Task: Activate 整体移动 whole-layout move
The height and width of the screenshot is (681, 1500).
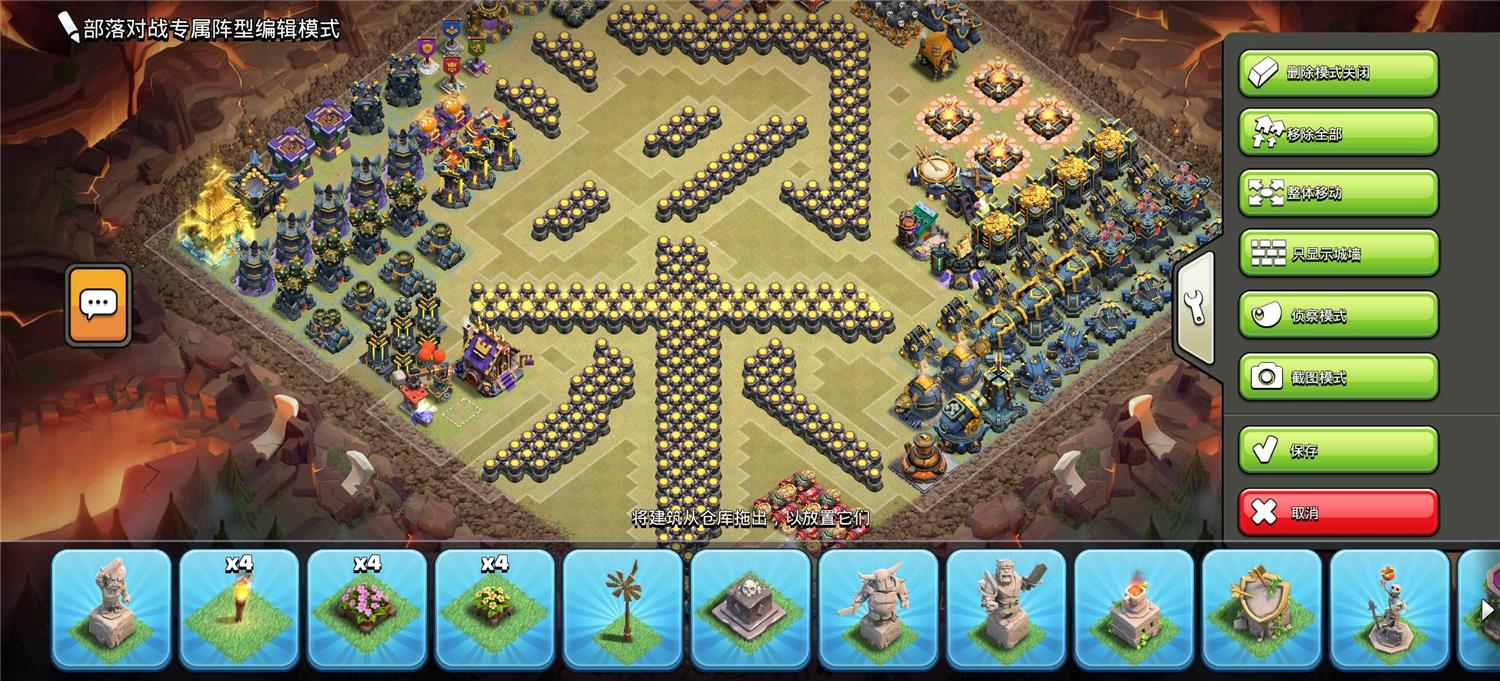Action: click(1338, 193)
